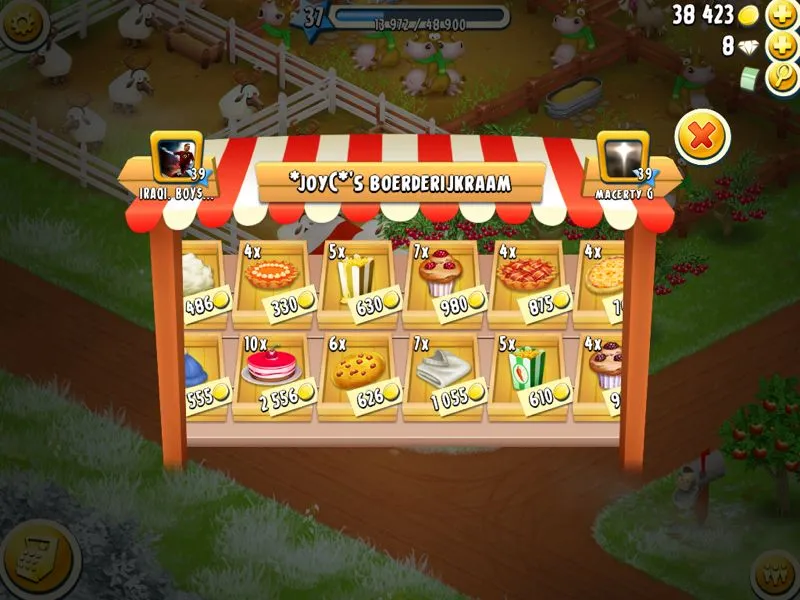Open the catalog icon in the bottom corner
800x600 pixels.
[38, 560]
